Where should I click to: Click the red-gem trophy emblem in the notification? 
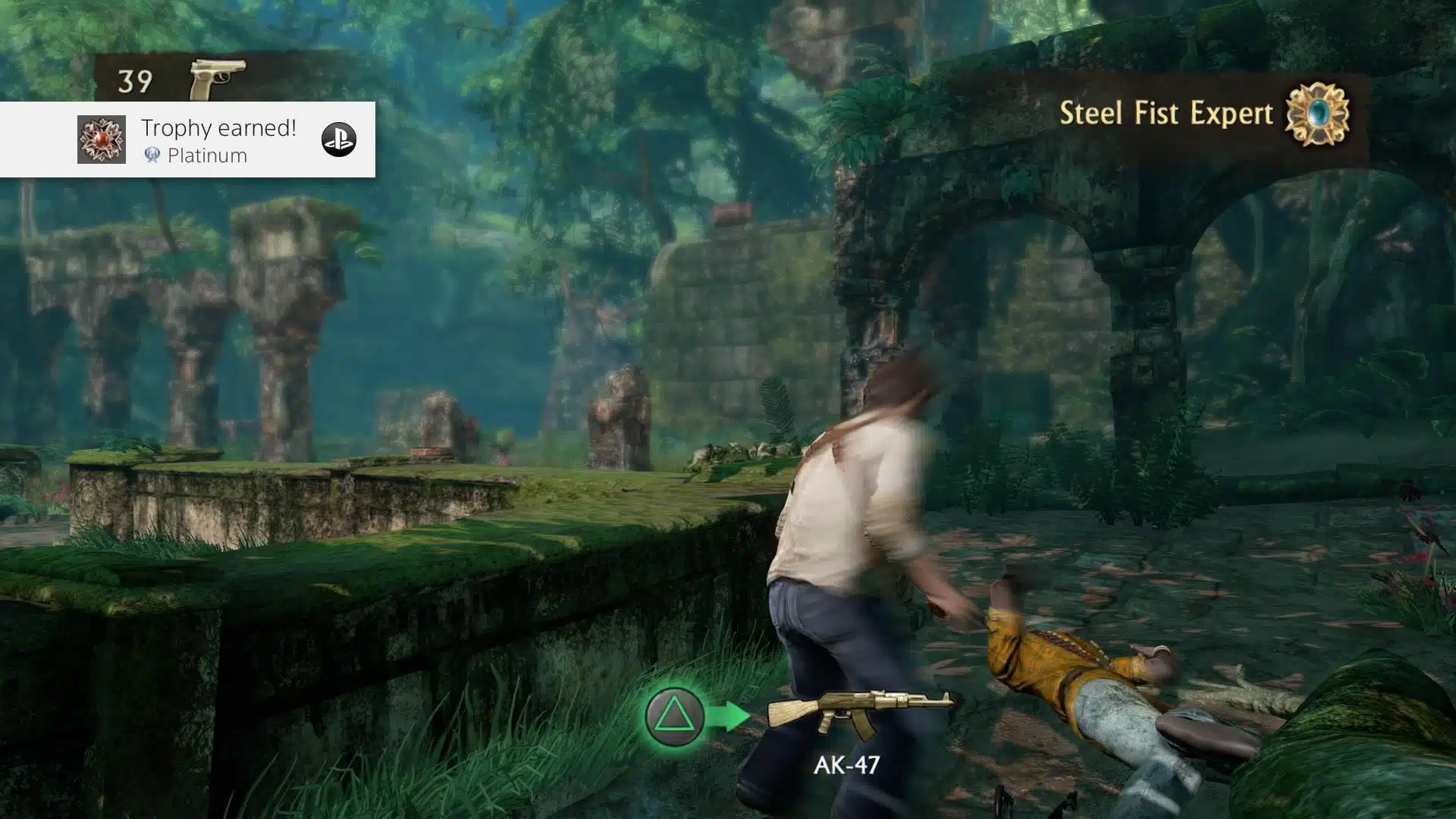pyautogui.click(x=102, y=140)
